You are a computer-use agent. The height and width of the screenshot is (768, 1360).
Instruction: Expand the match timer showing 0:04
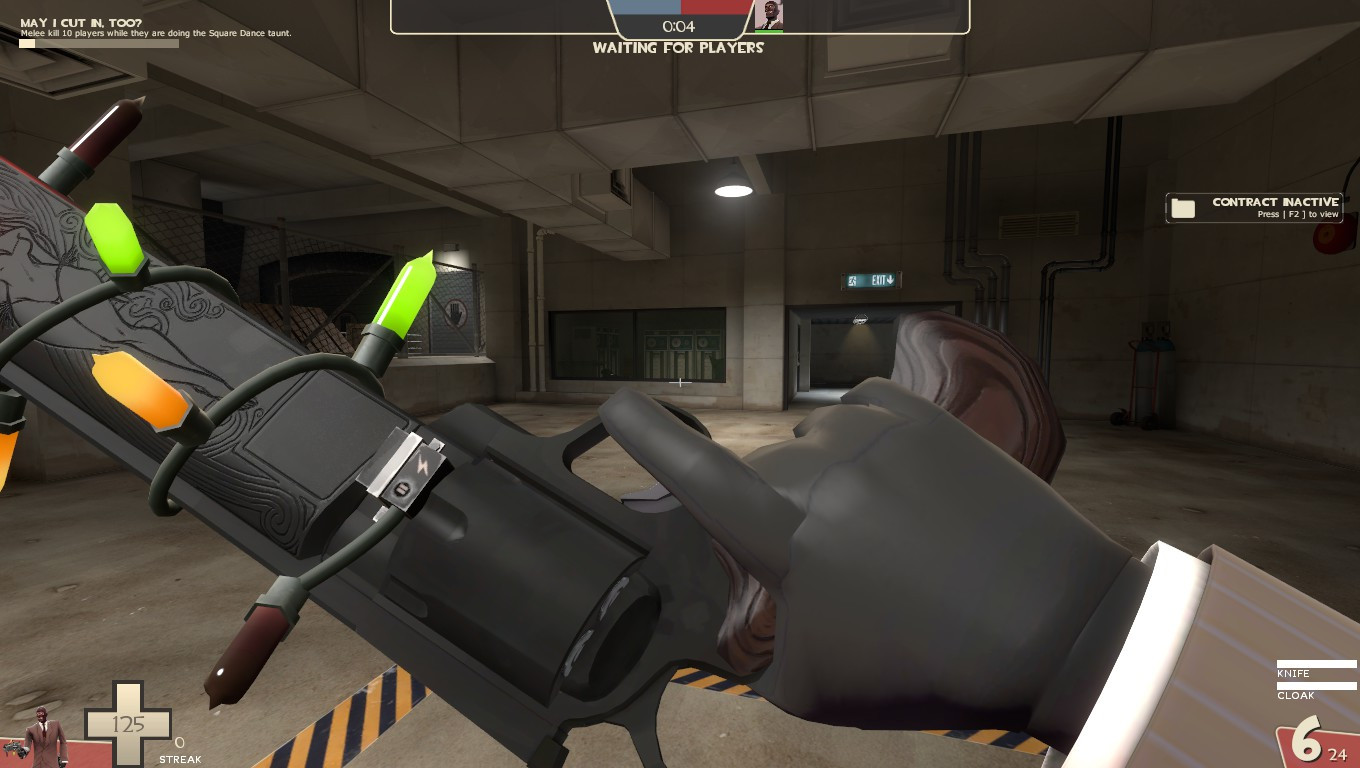(x=680, y=26)
